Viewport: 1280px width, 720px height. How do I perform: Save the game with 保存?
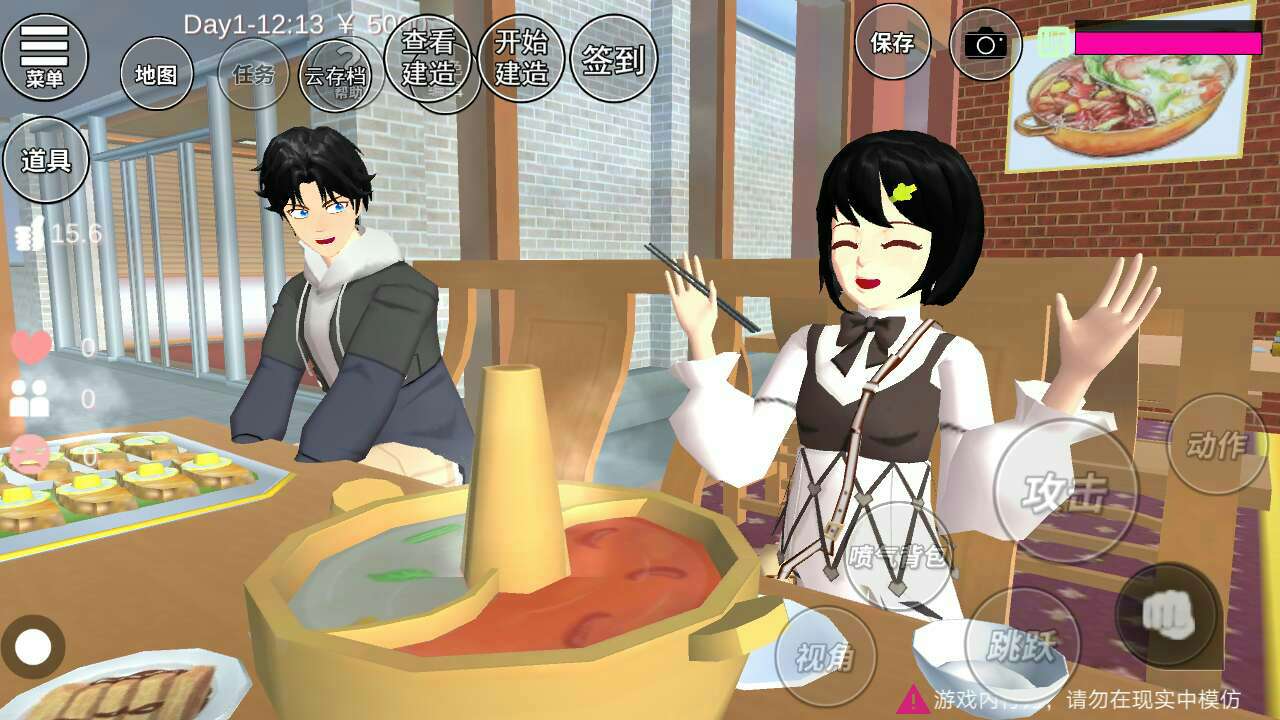pos(892,43)
